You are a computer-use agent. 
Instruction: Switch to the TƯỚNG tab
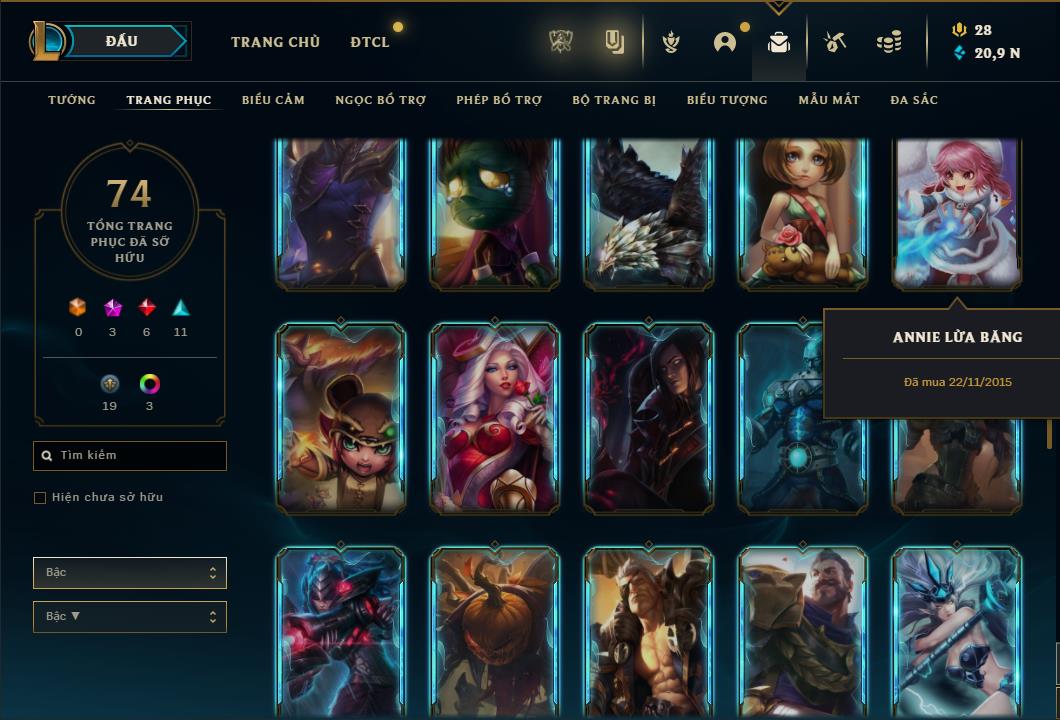click(72, 100)
